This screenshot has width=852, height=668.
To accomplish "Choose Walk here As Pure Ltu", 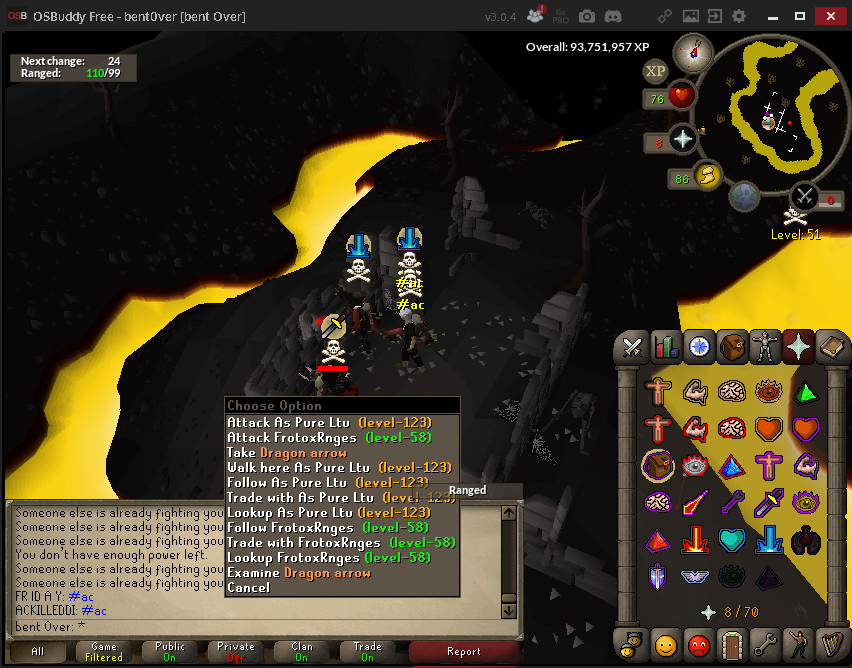I will coord(338,468).
